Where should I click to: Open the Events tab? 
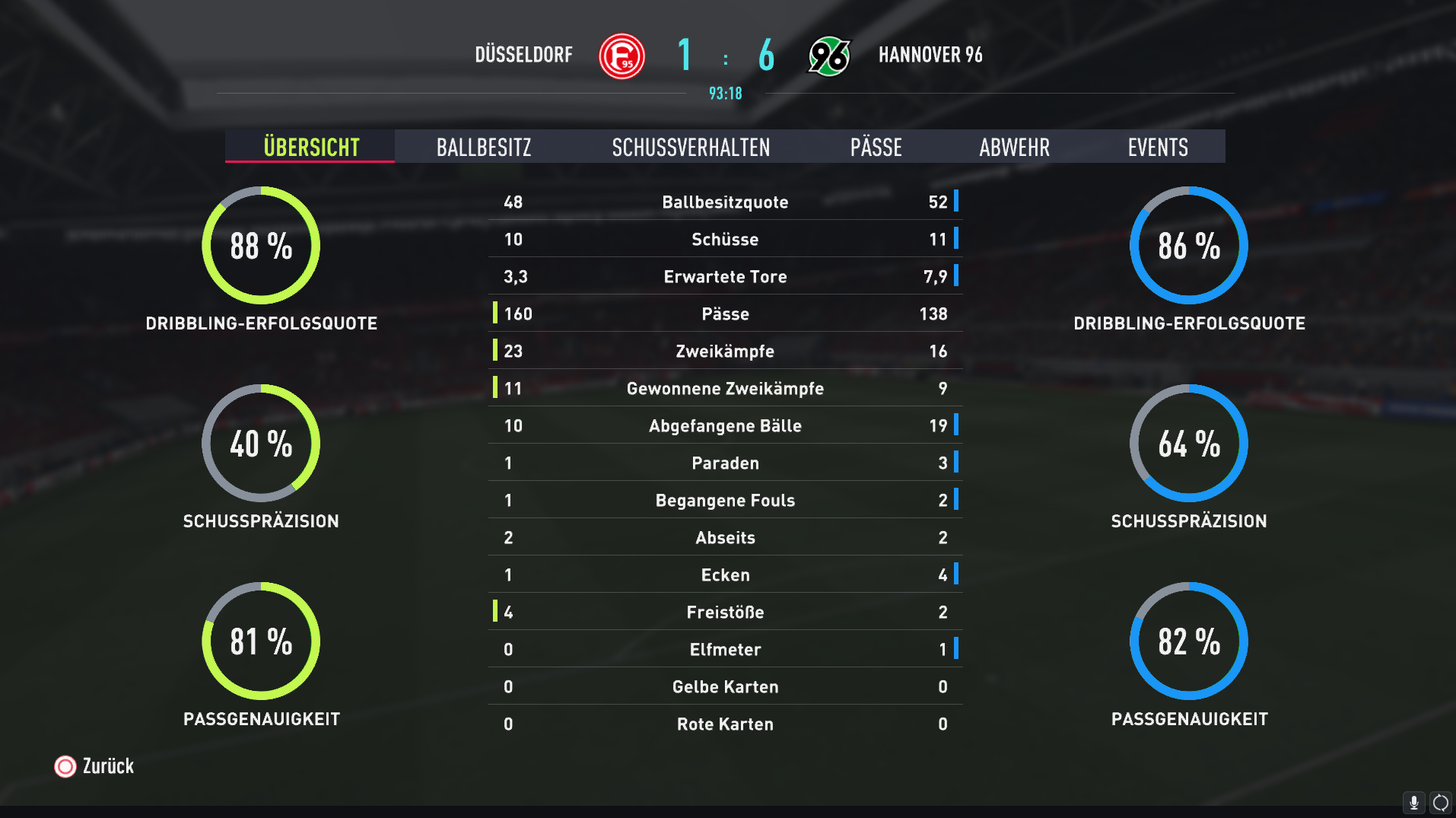[1157, 147]
